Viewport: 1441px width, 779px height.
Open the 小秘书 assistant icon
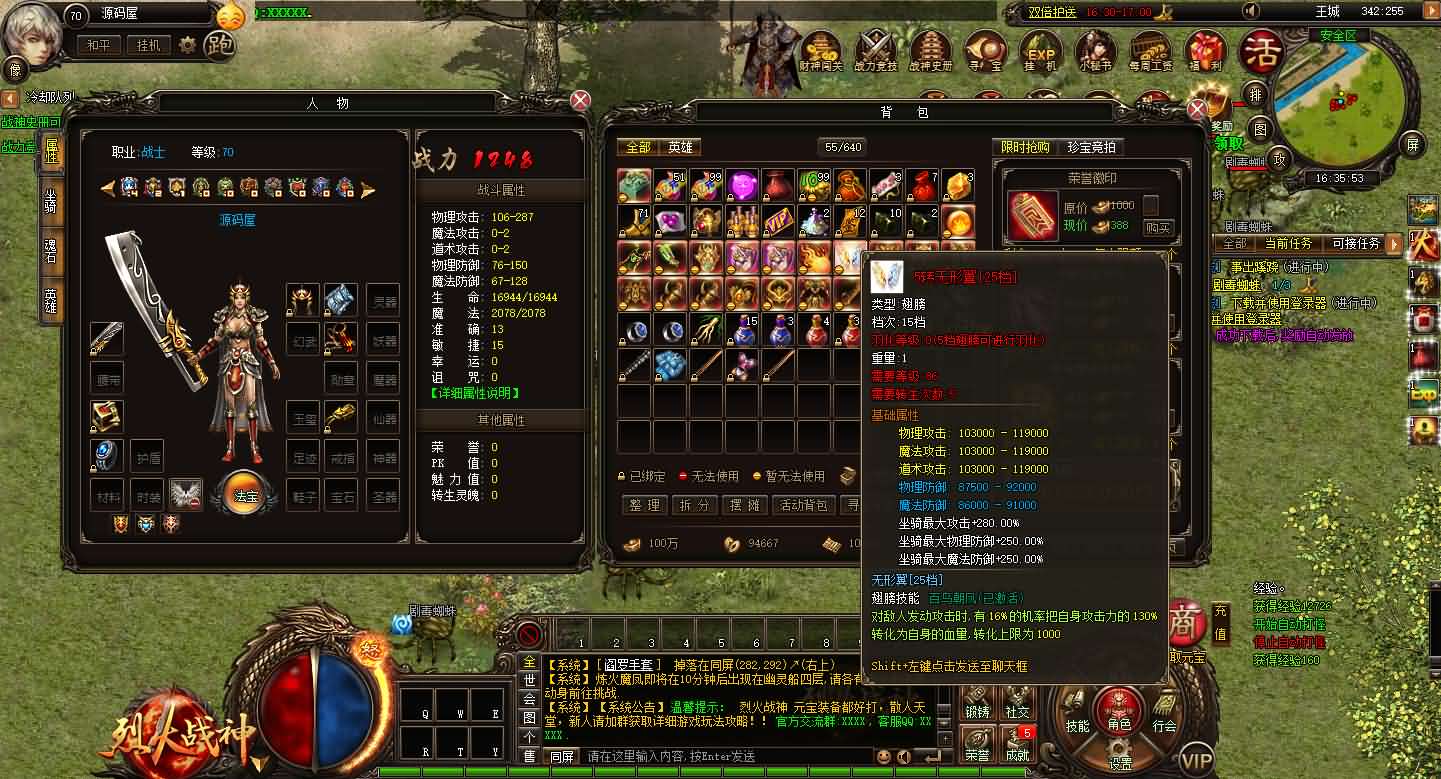pos(1095,50)
